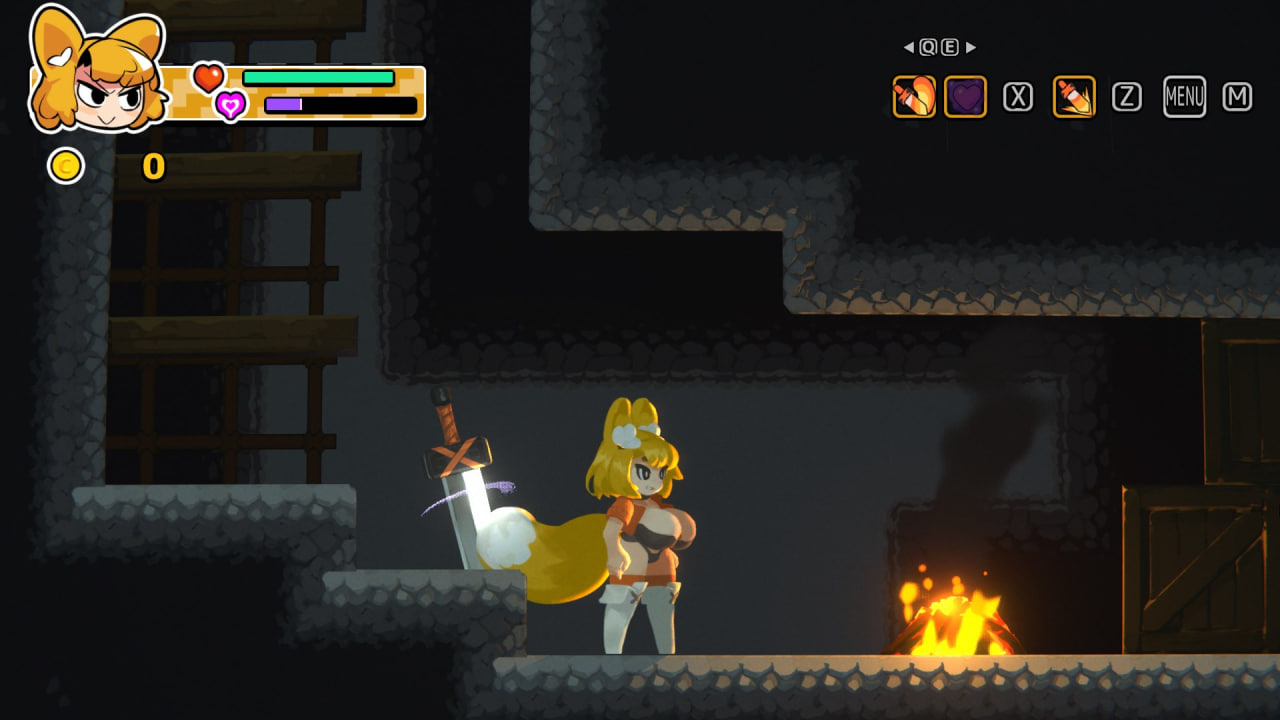The width and height of the screenshot is (1280, 720).
Task: Click the firework rocket item icon
Action: pos(1073,97)
